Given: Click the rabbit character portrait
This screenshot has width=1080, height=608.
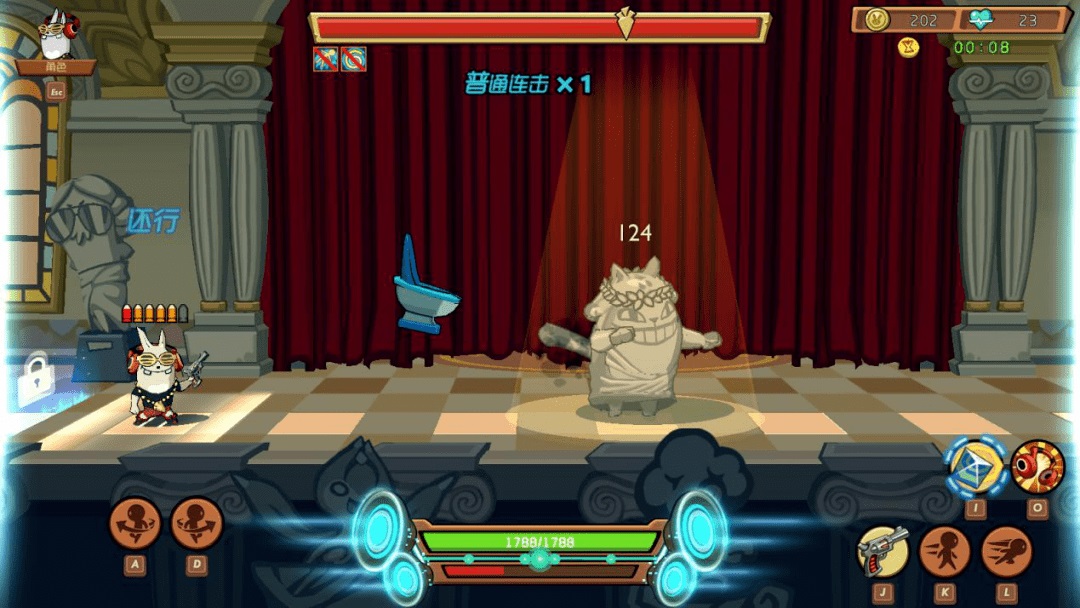Looking at the screenshot, I should click(55, 36).
